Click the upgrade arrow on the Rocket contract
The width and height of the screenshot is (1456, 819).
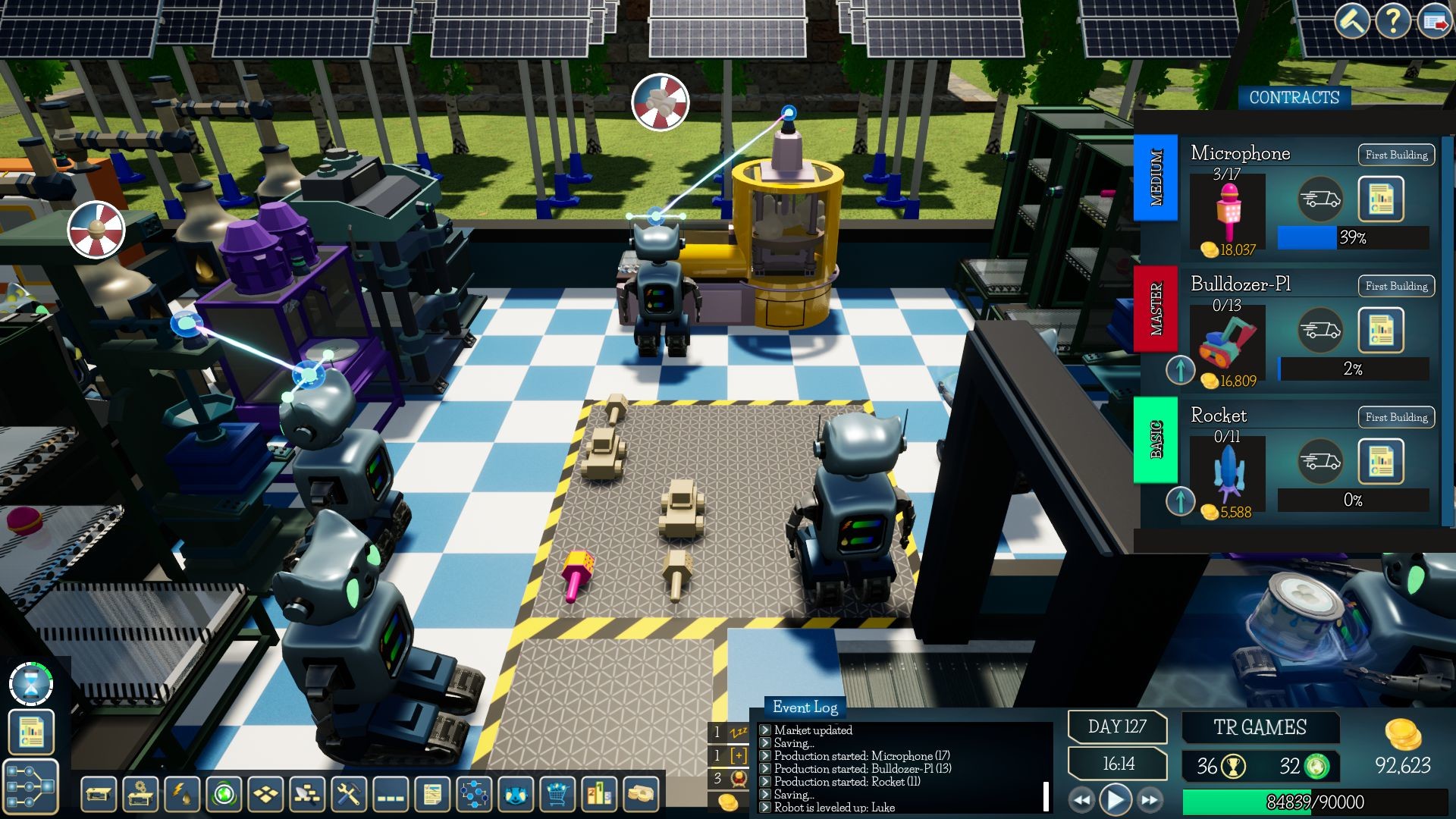(1180, 501)
